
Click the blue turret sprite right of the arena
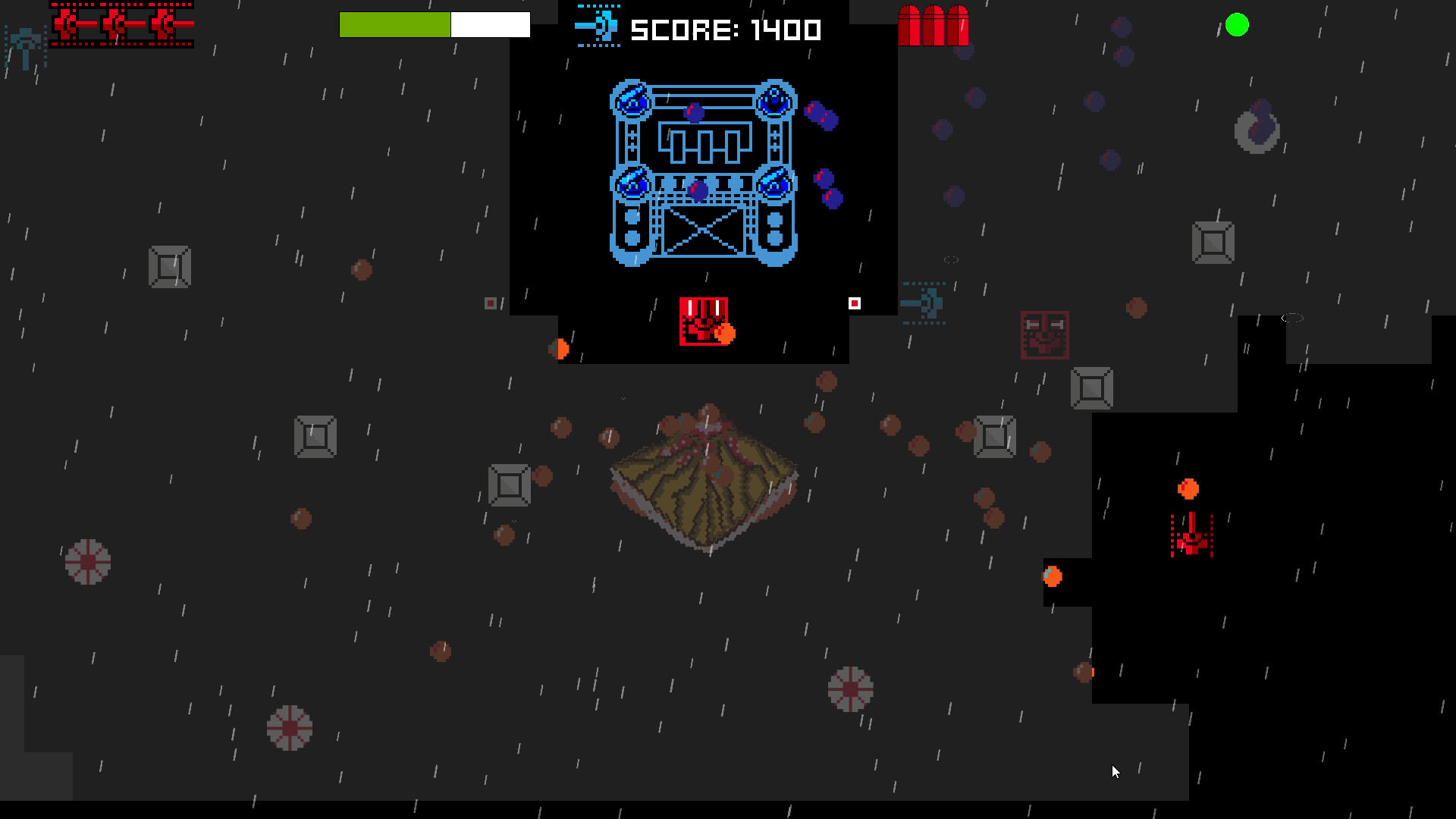tap(925, 303)
